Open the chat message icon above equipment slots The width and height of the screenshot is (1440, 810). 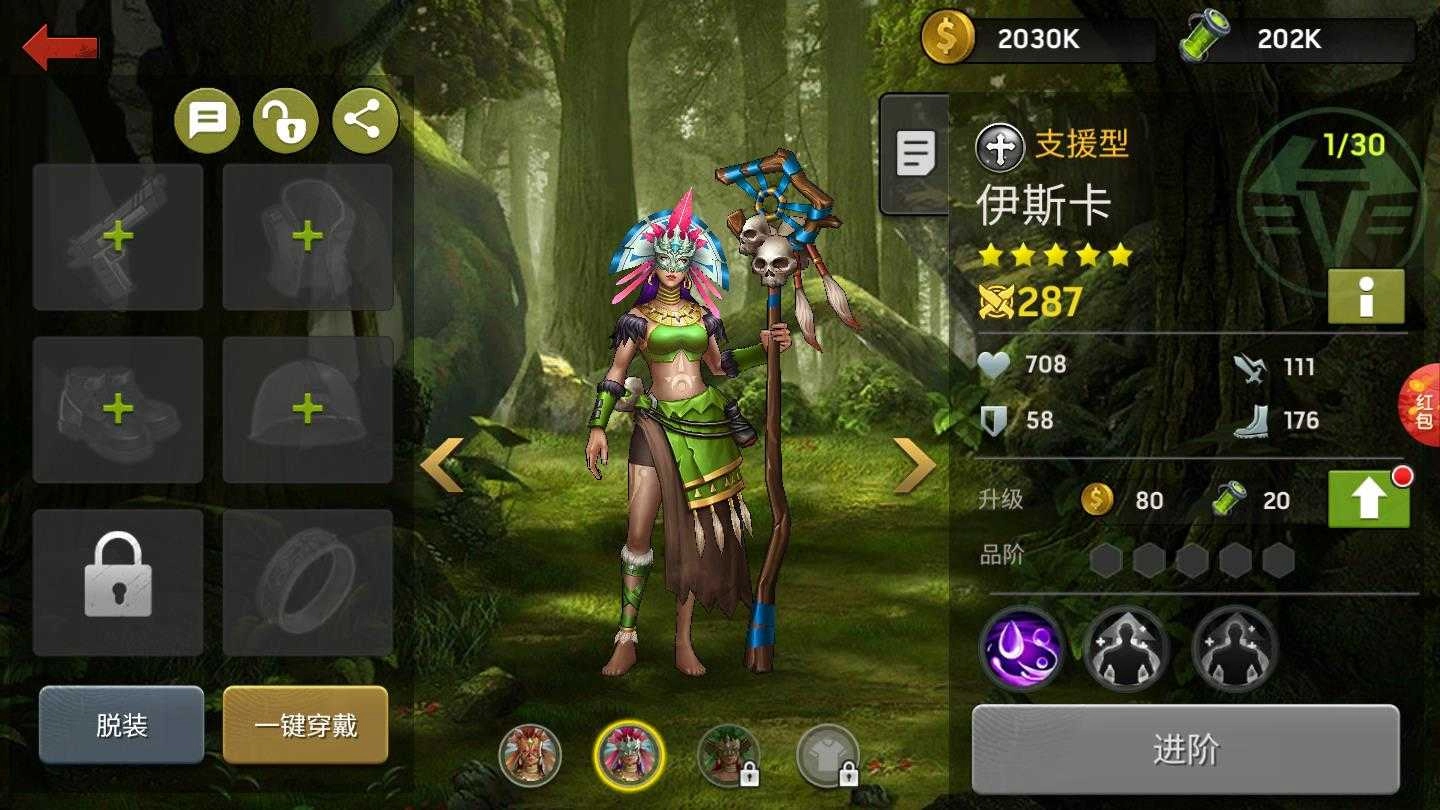(x=207, y=119)
